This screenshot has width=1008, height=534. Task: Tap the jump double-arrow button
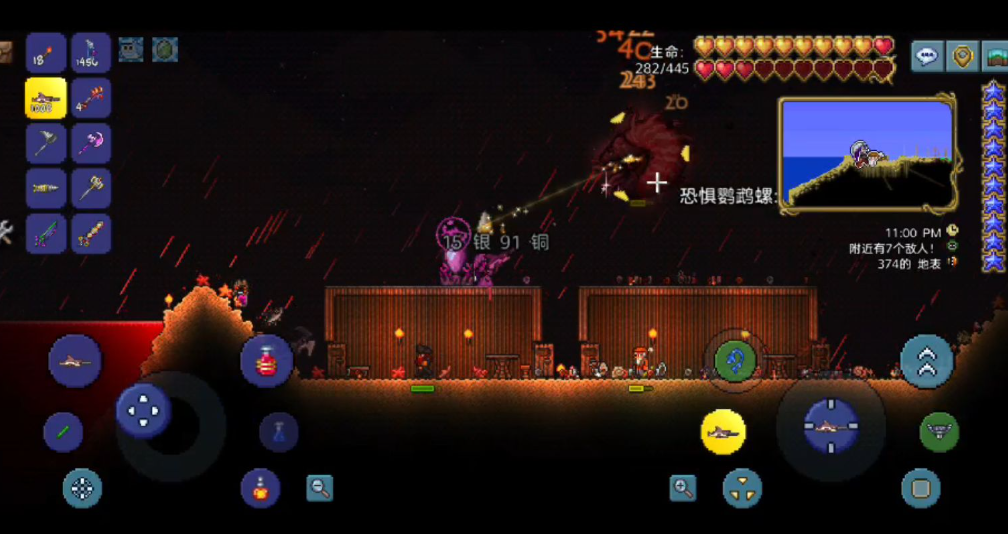[926, 360]
